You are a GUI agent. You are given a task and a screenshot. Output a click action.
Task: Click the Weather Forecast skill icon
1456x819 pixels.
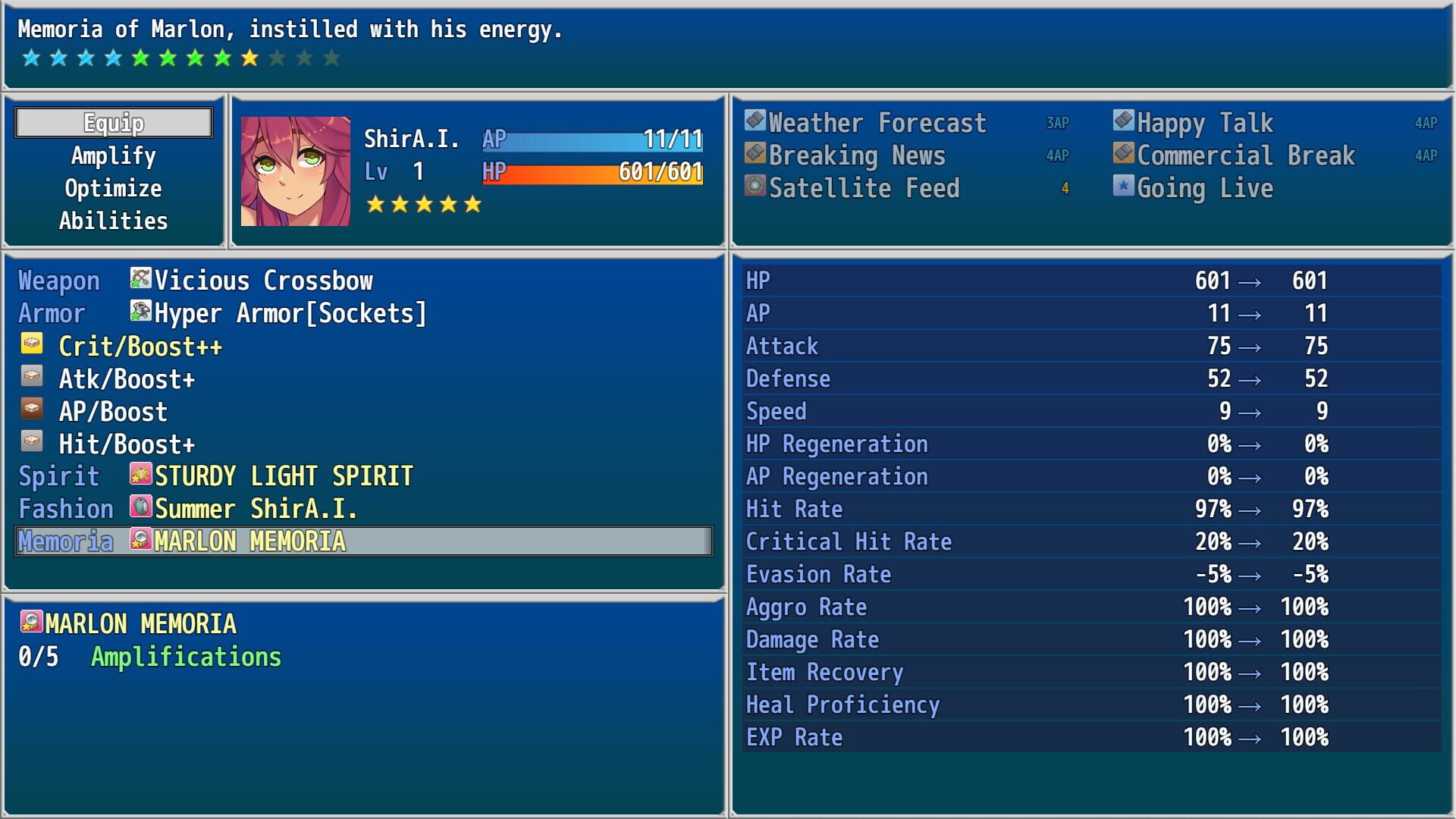[x=754, y=121]
